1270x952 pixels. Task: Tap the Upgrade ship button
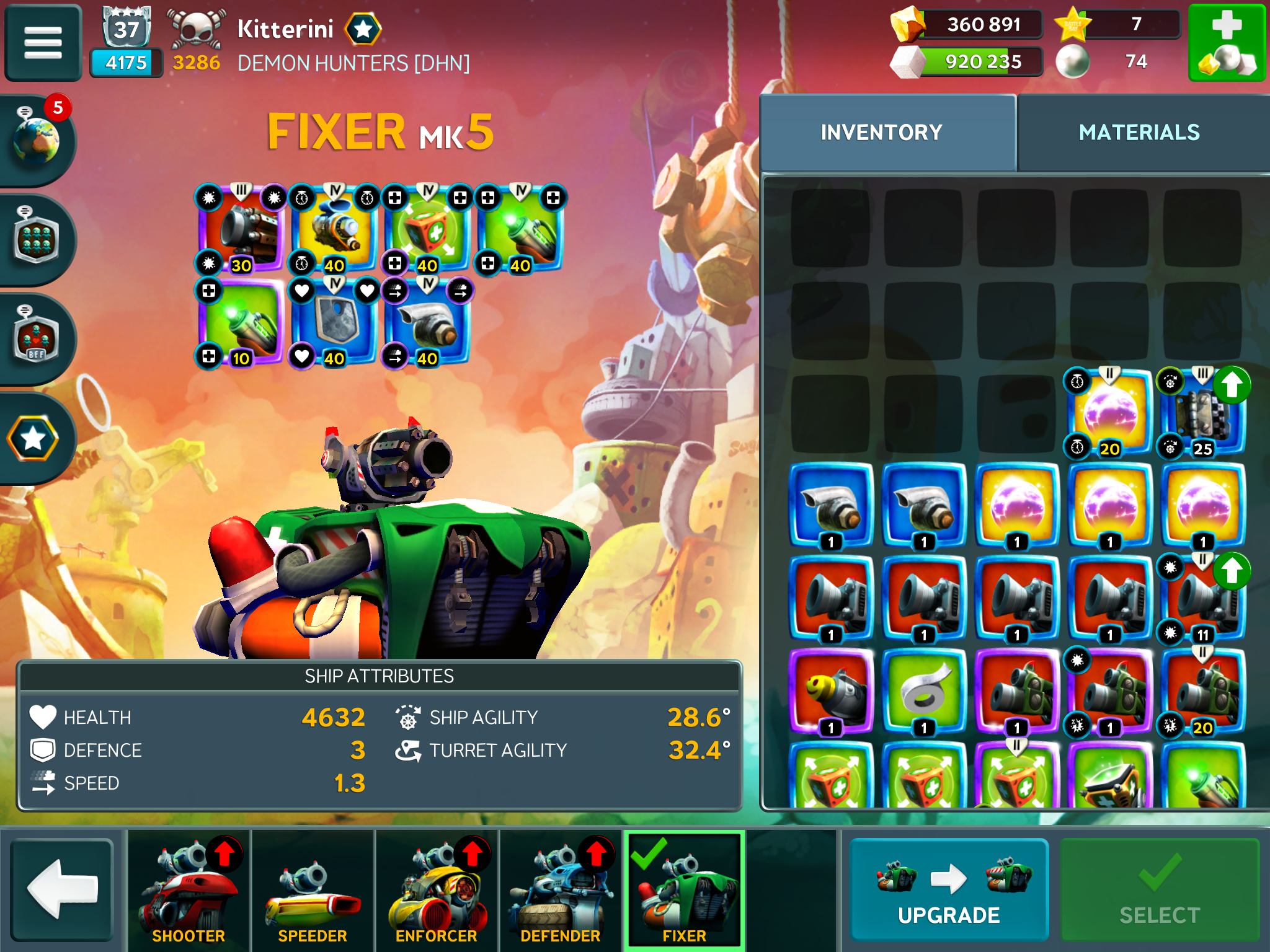pyautogui.click(x=949, y=890)
